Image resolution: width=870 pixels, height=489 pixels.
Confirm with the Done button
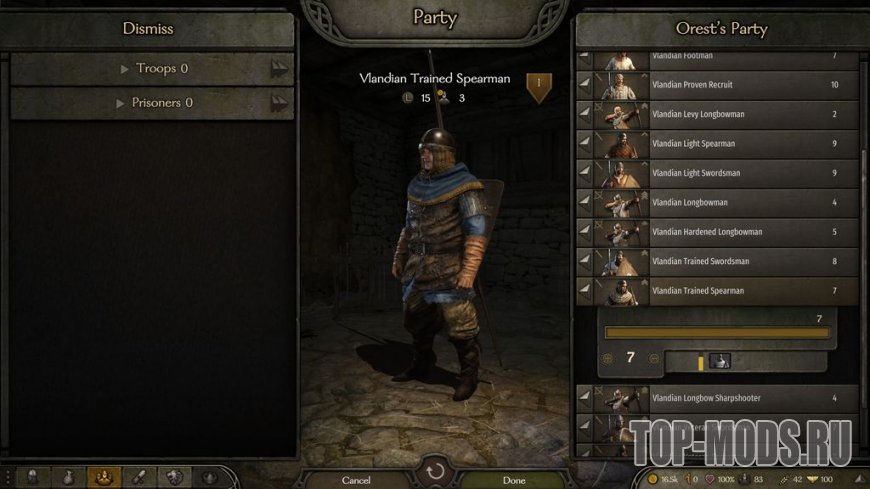pyautogui.click(x=514, y=480)
